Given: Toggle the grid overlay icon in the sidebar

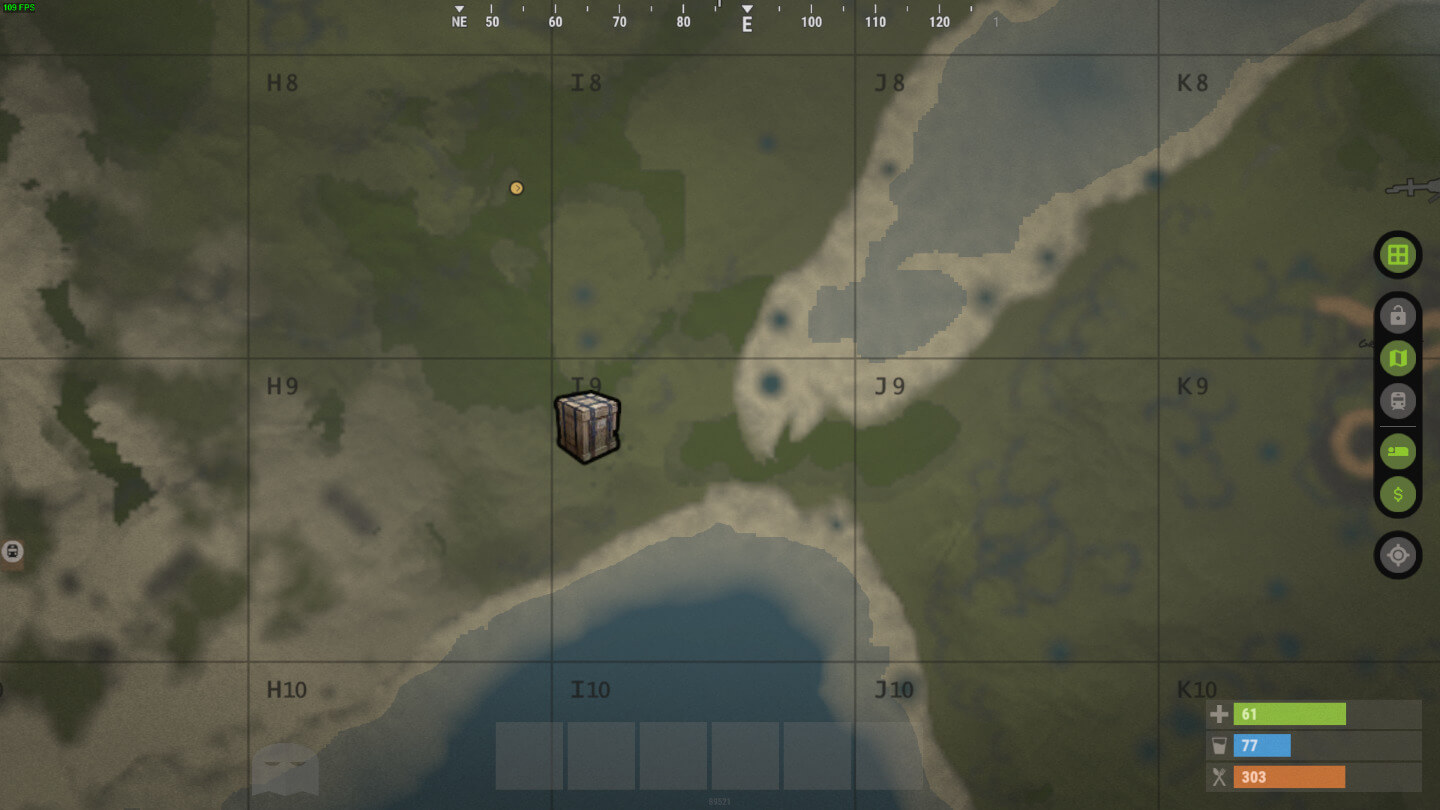Looking at the screenshot, I should pos(1397,255).
